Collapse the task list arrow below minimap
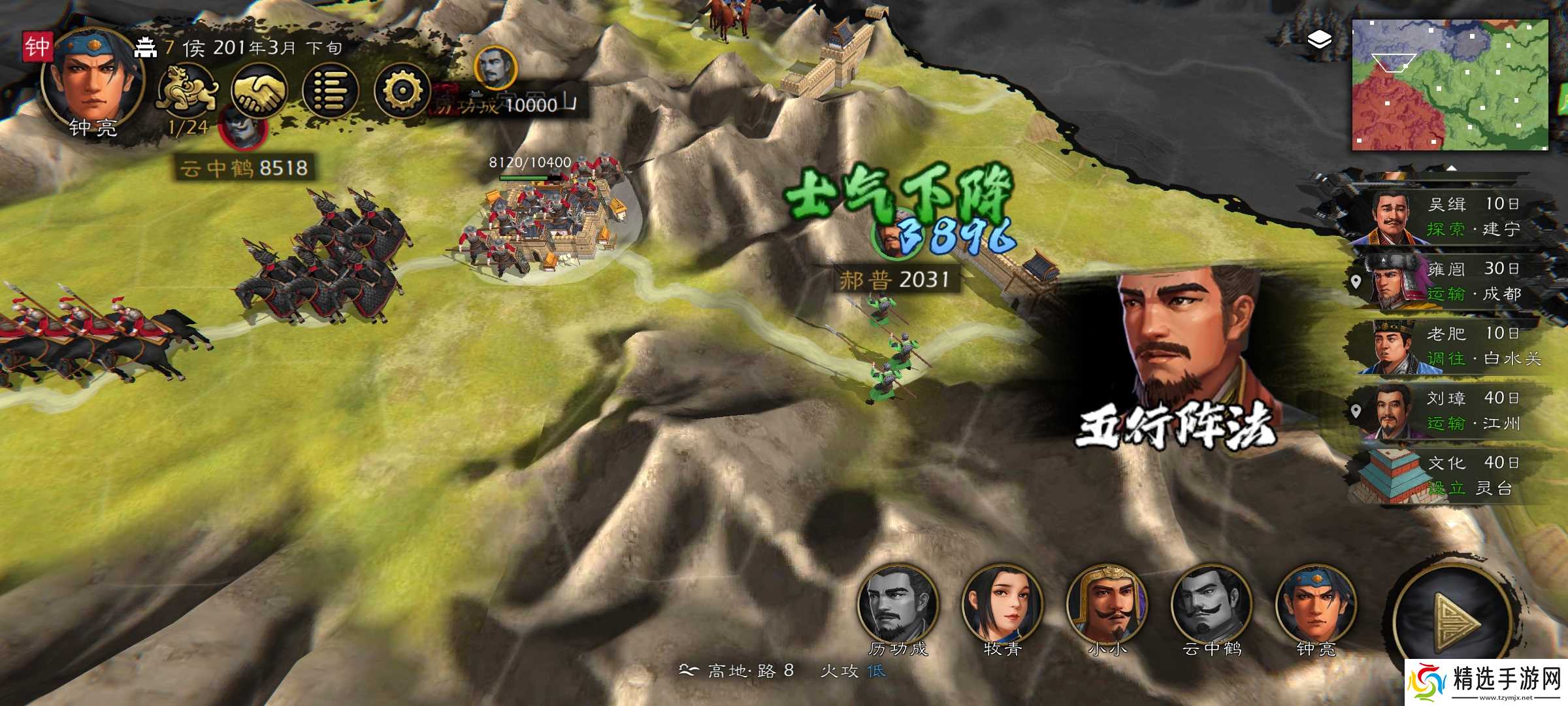 (1450, 169)
